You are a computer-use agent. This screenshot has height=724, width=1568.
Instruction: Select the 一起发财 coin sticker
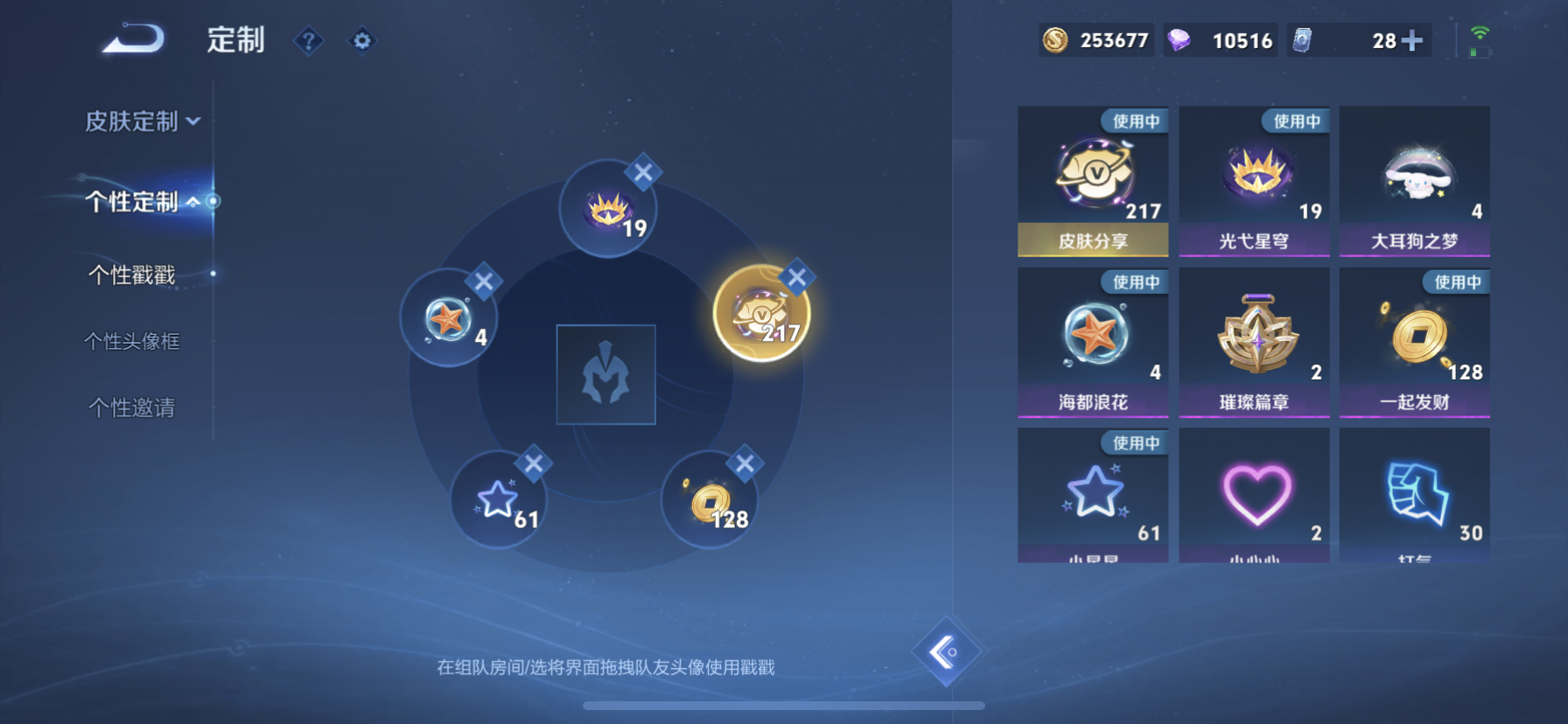point(1414,337)
